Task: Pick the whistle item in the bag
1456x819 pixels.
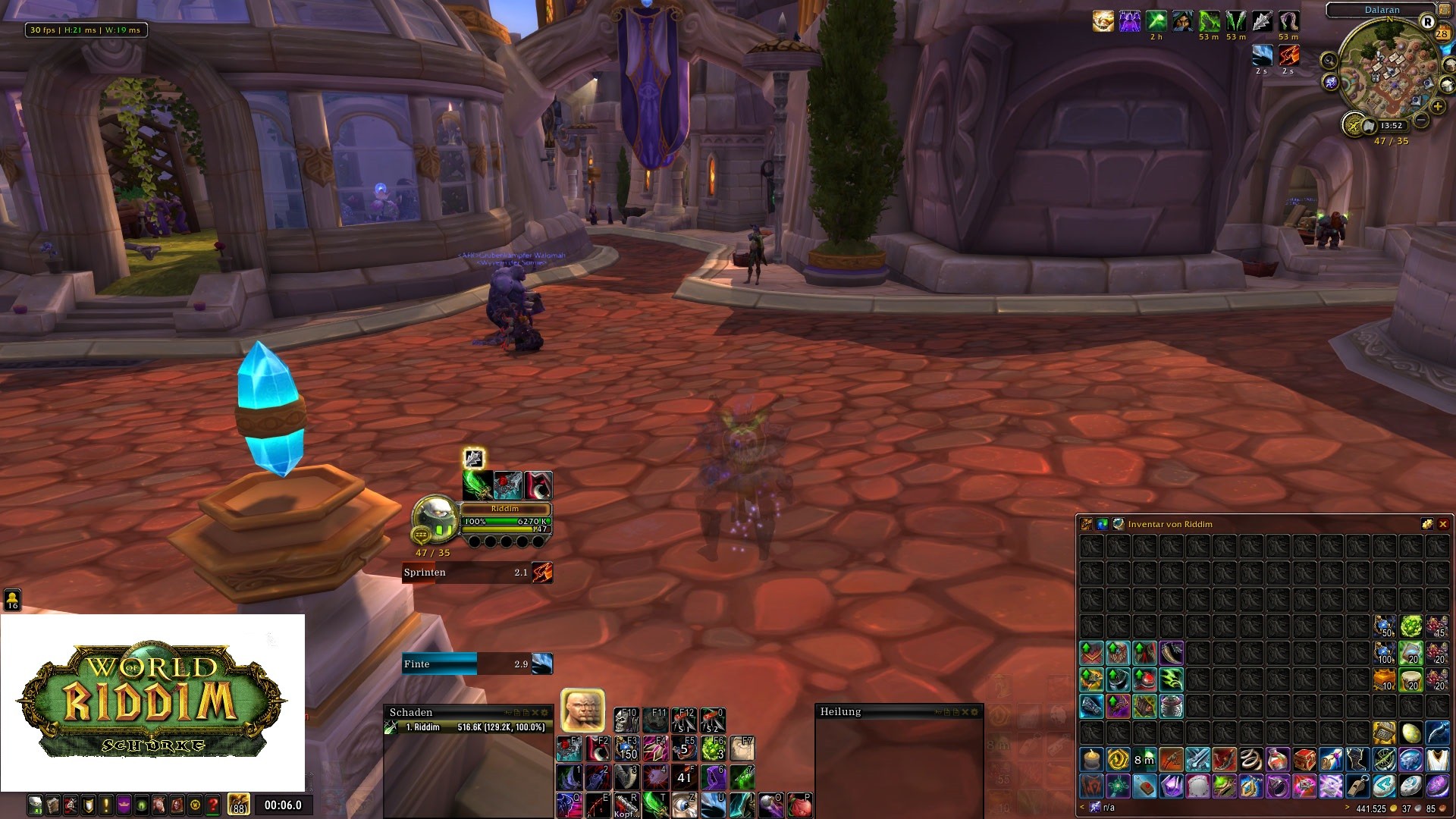Action: [1357, 786]
